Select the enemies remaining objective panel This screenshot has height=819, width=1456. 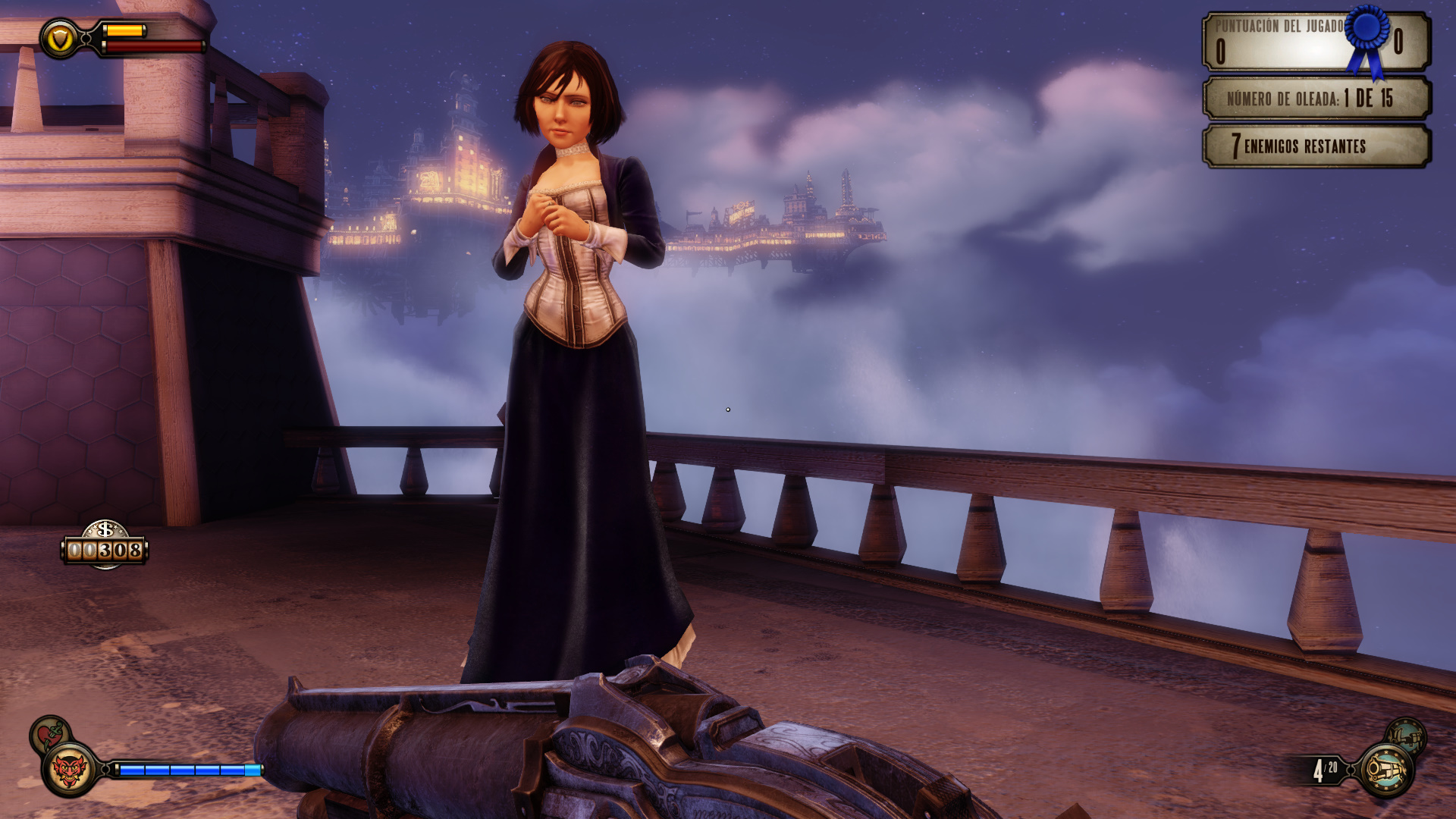click(1316, 146)
